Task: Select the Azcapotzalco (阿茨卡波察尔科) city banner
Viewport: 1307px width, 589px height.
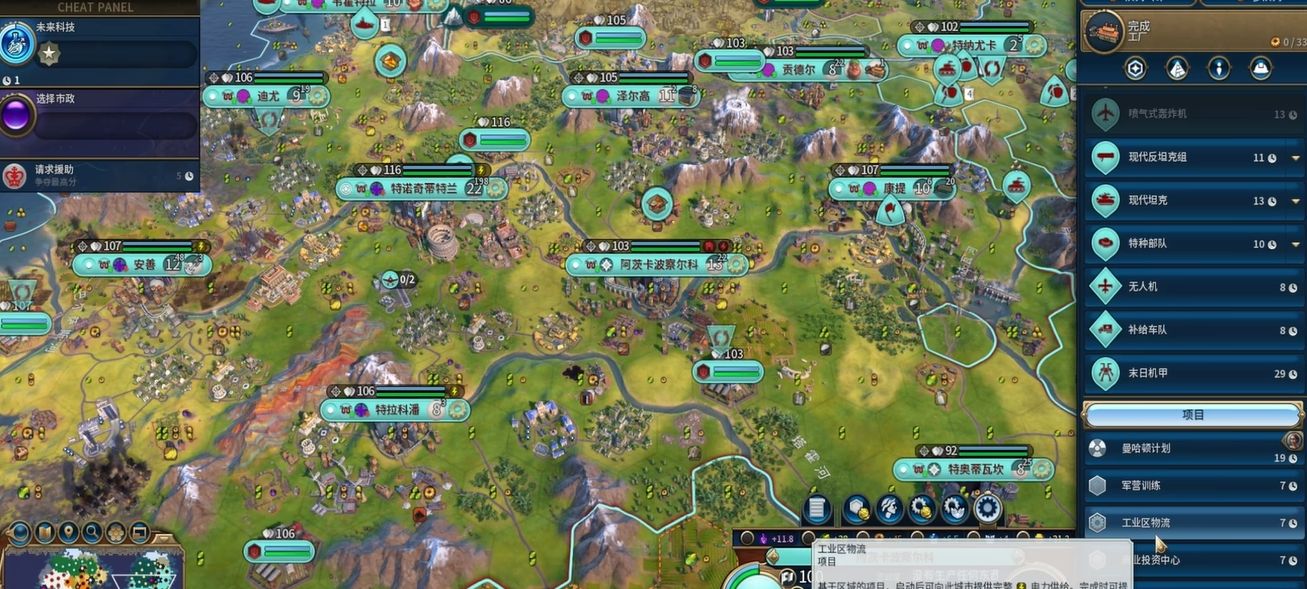Action: pos(657,265)
